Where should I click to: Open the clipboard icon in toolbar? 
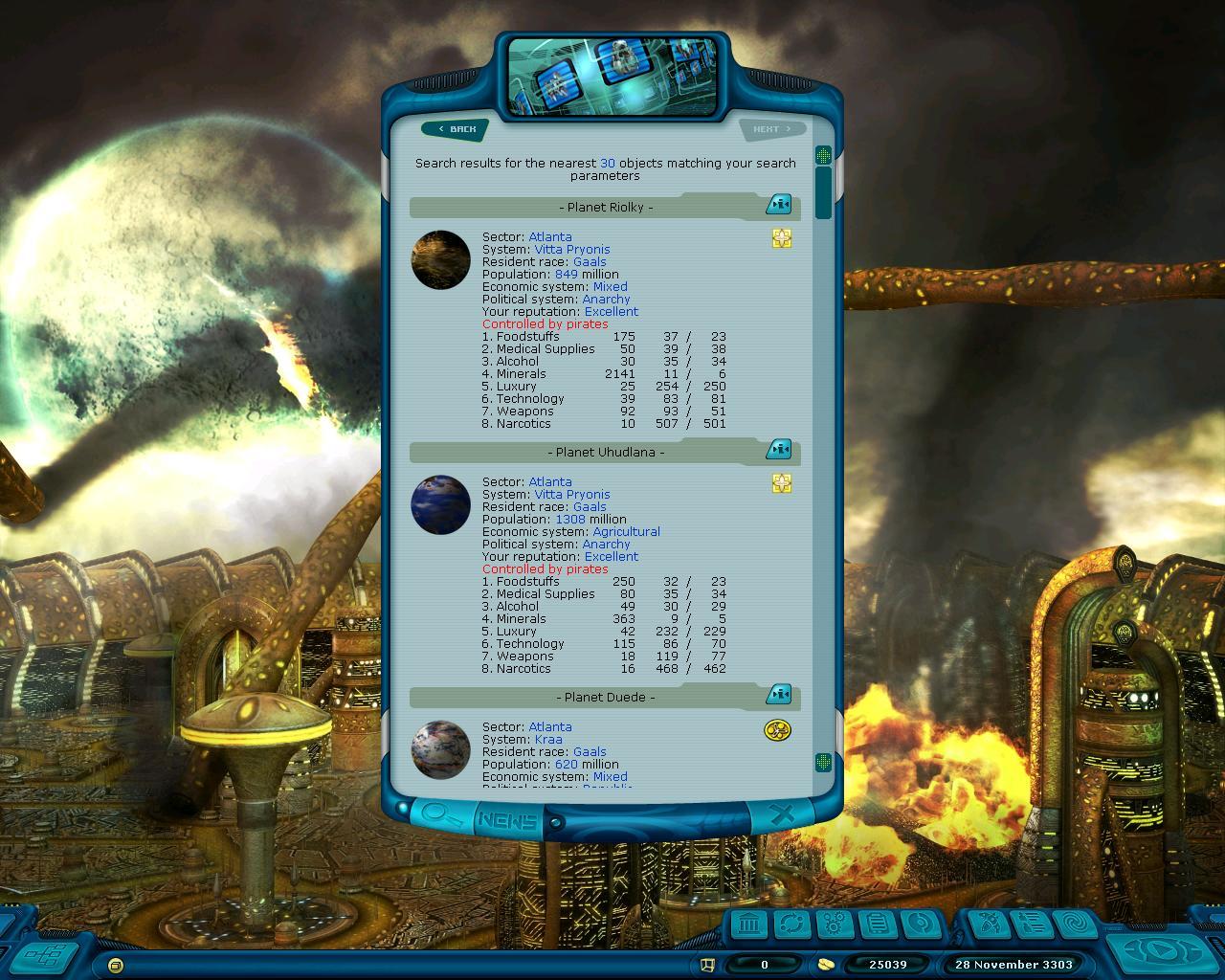tap(876, 924)
